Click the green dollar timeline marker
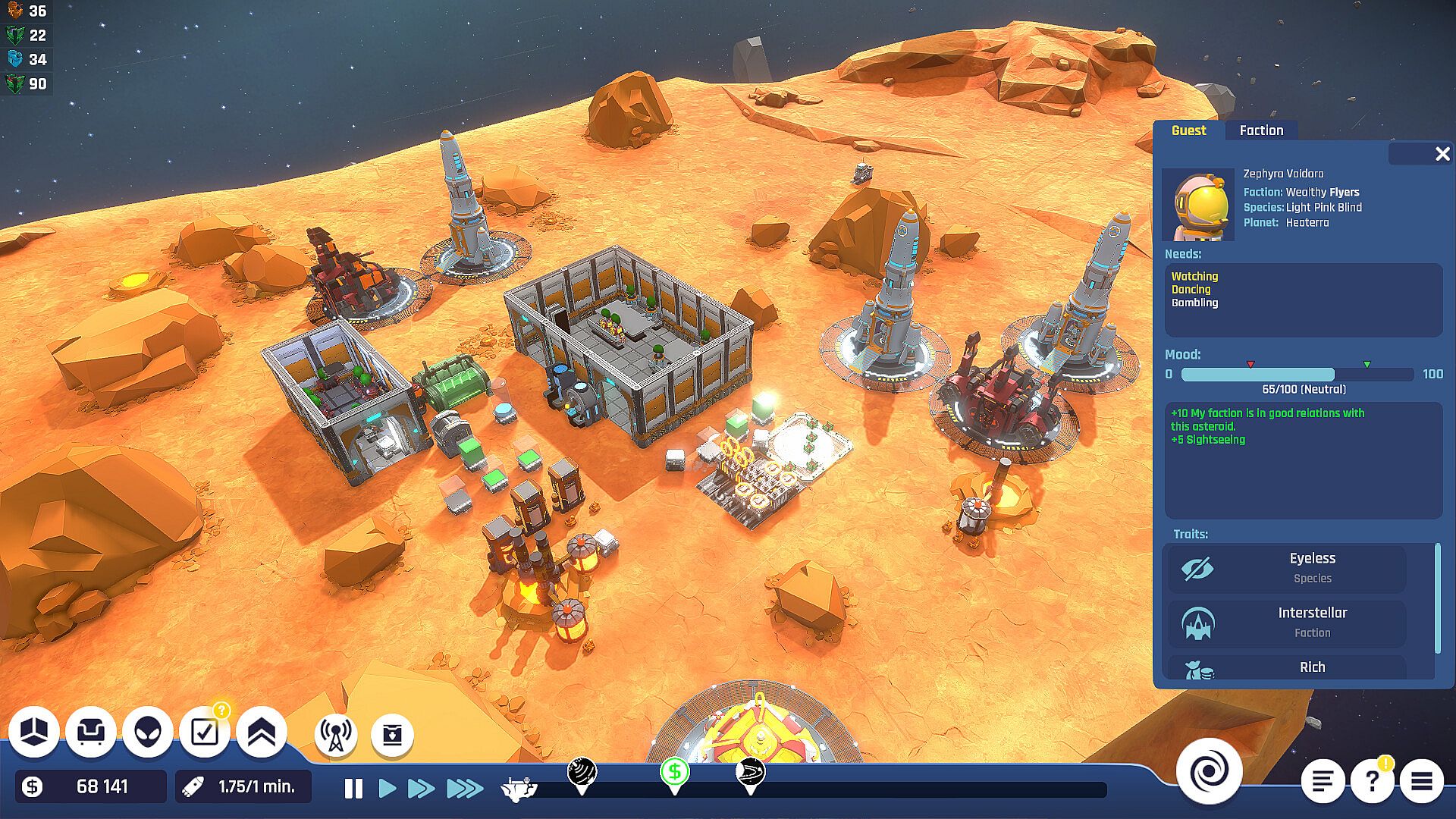 pos(674,773)
